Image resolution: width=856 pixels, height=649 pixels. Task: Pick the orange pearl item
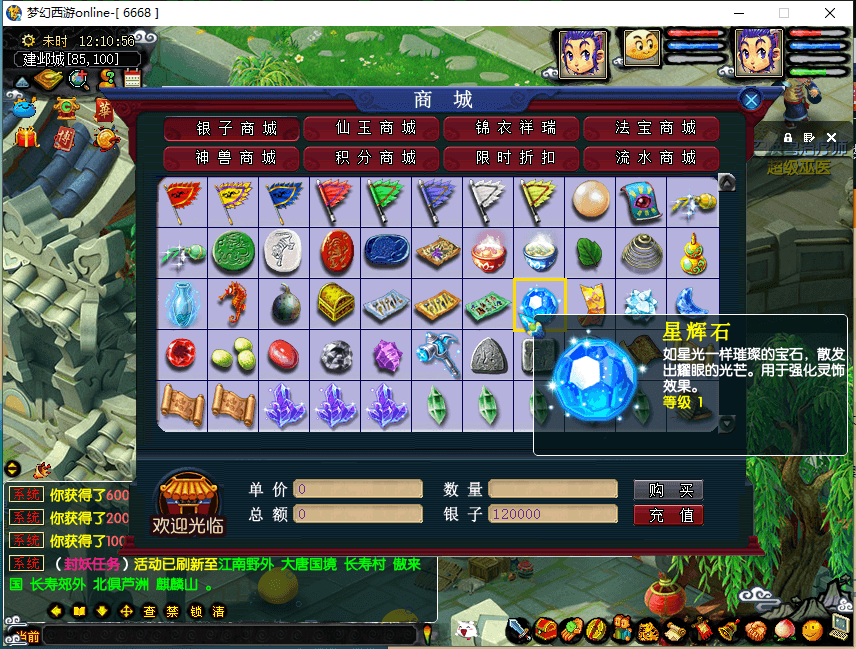(x=590, y=202)
